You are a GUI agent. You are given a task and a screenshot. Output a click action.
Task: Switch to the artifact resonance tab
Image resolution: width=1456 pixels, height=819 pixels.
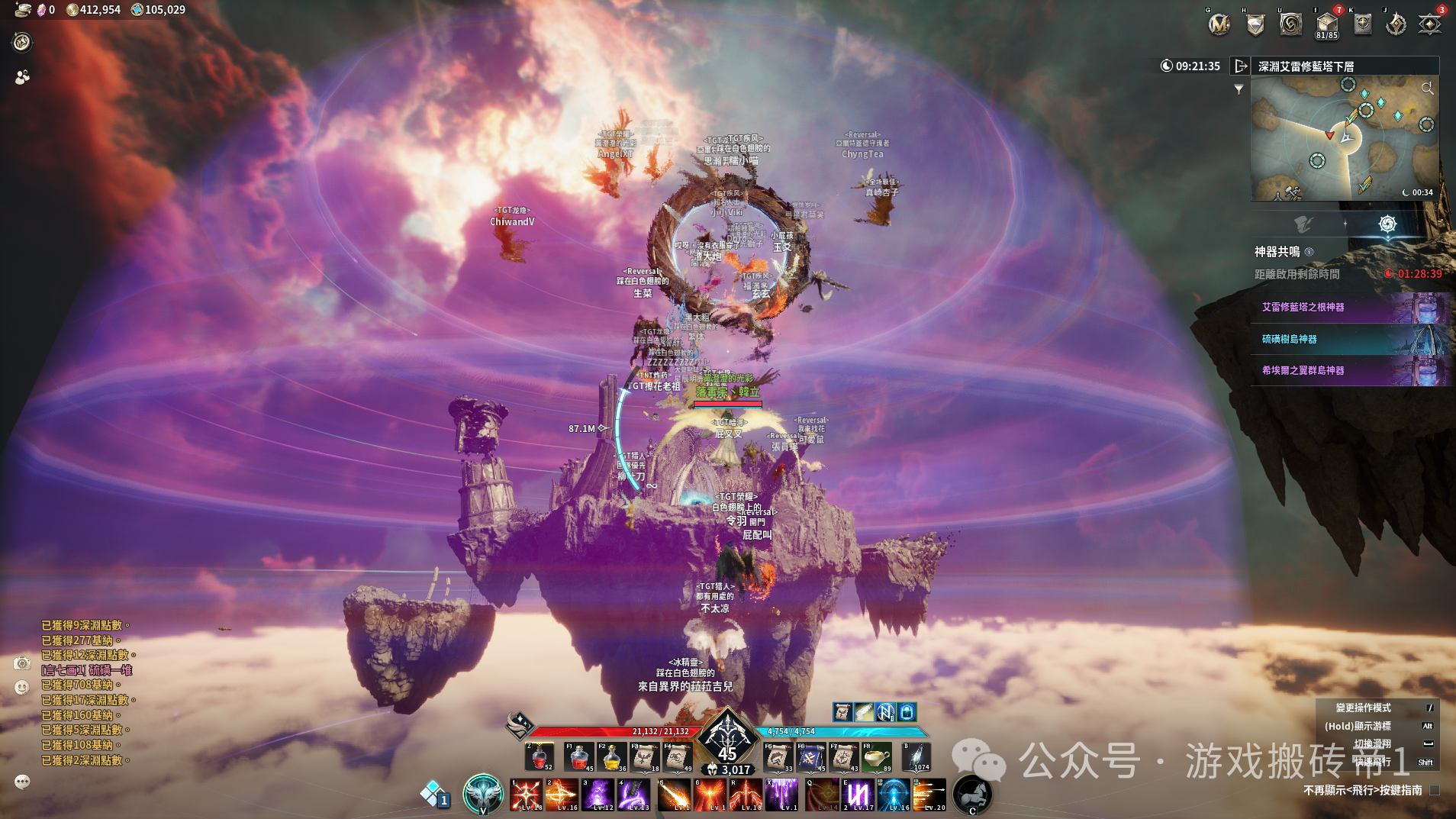coord(1387,224)
